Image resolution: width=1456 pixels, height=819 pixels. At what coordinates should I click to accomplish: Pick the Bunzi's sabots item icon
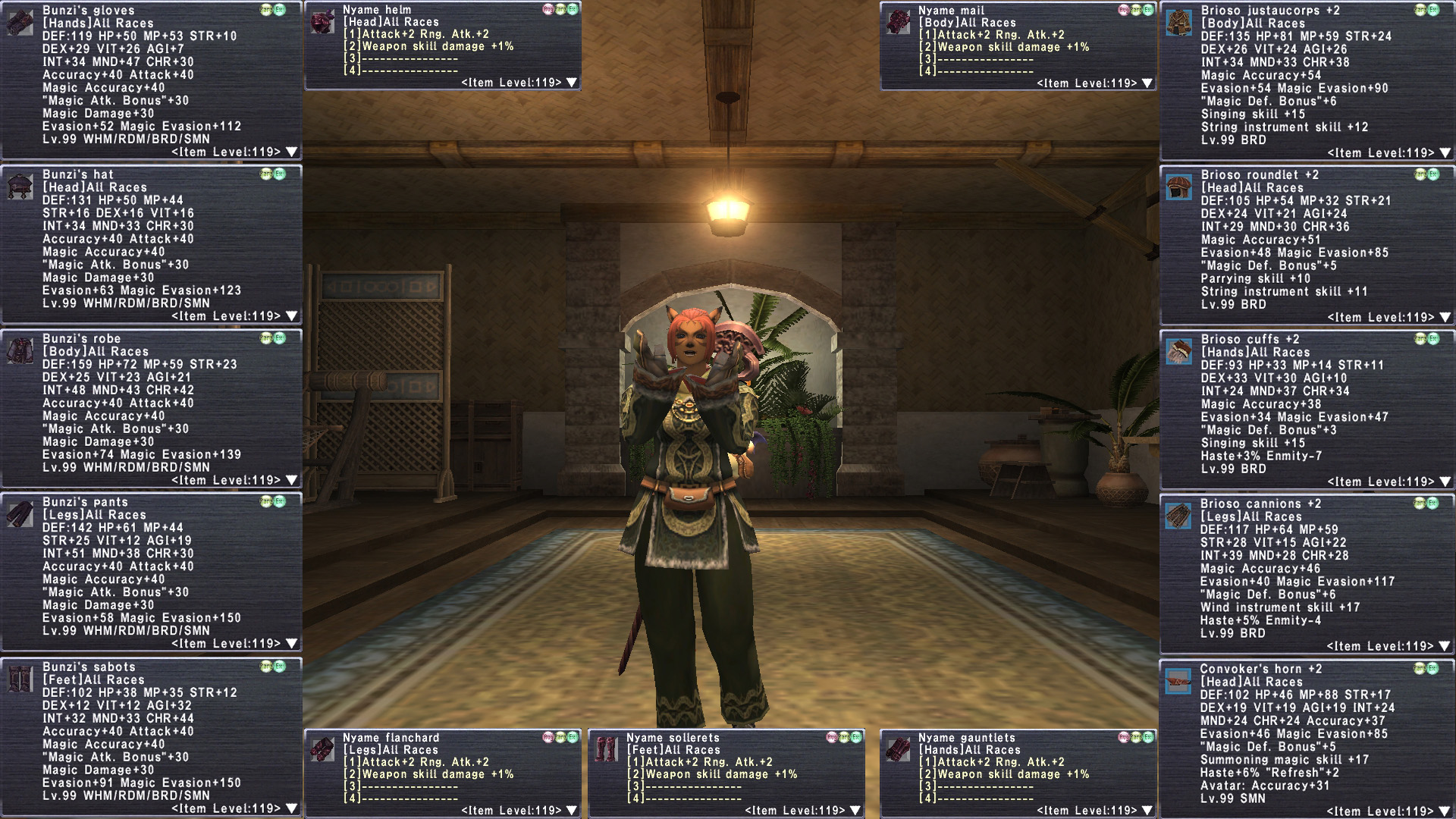(20, 679)
